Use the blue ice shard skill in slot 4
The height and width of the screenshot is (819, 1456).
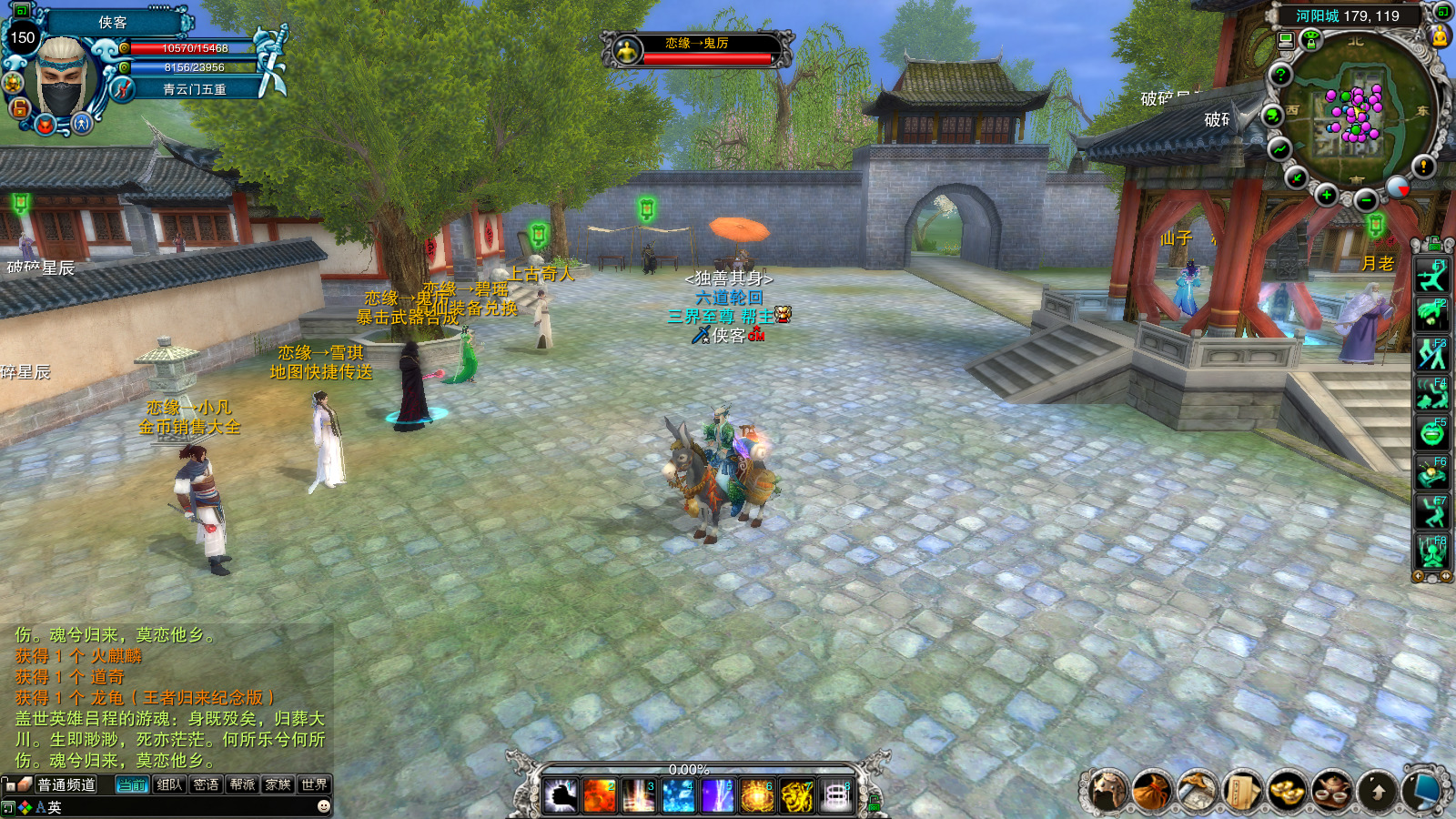[x=678, y=796]
